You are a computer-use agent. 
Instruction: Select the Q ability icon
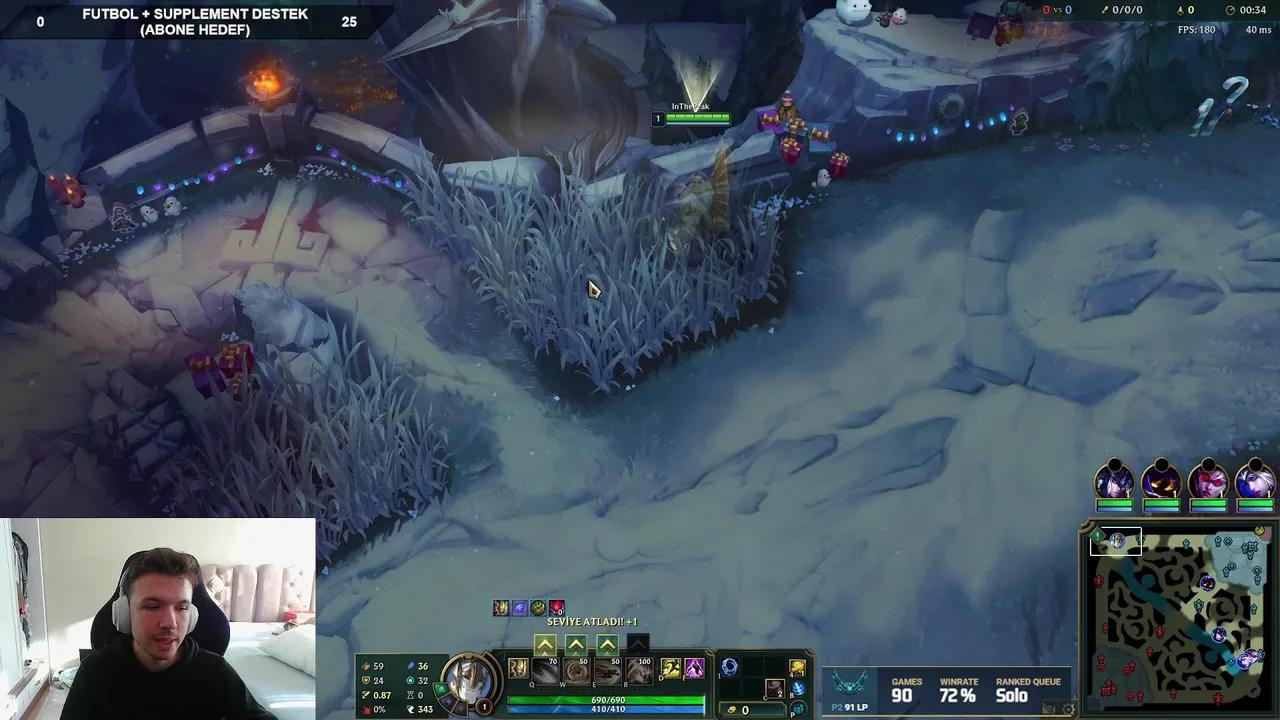pos(545,671)
